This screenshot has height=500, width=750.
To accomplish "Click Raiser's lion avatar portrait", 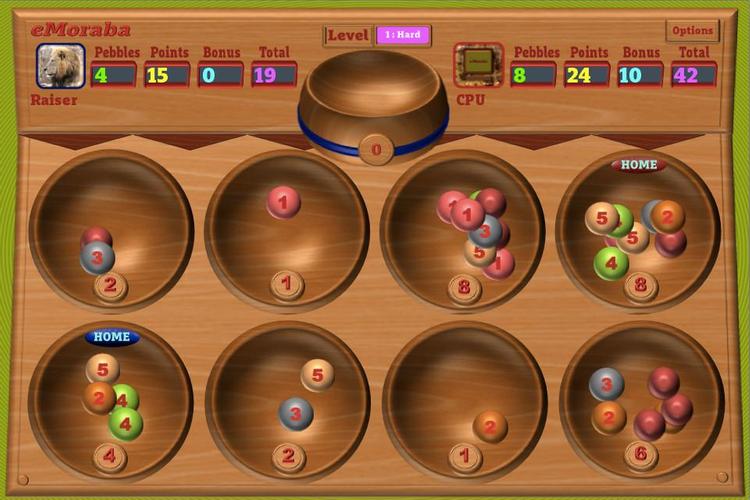I will tap(61, 66).
